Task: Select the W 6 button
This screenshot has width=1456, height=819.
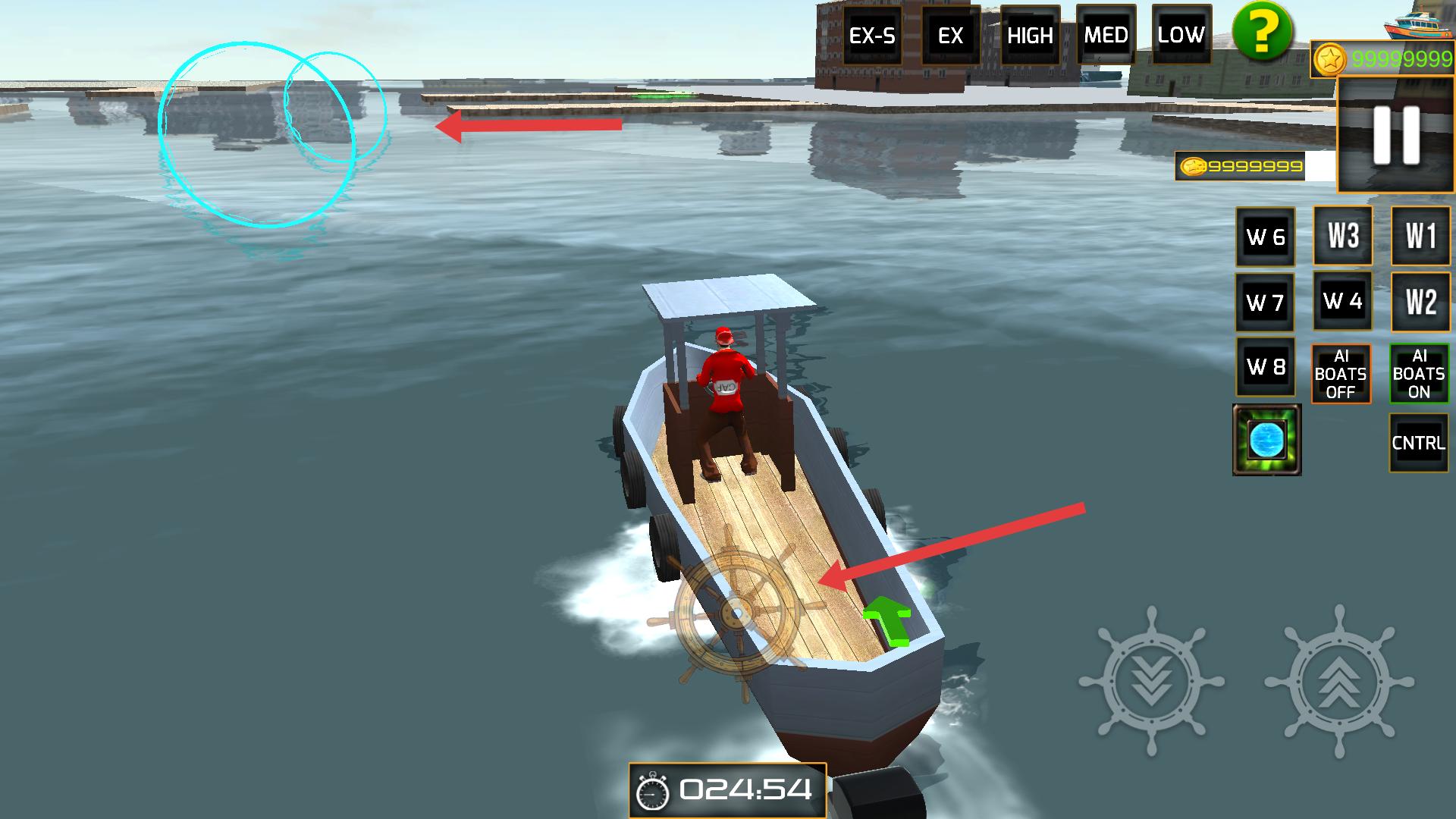Action: [x=1266, y=237]
